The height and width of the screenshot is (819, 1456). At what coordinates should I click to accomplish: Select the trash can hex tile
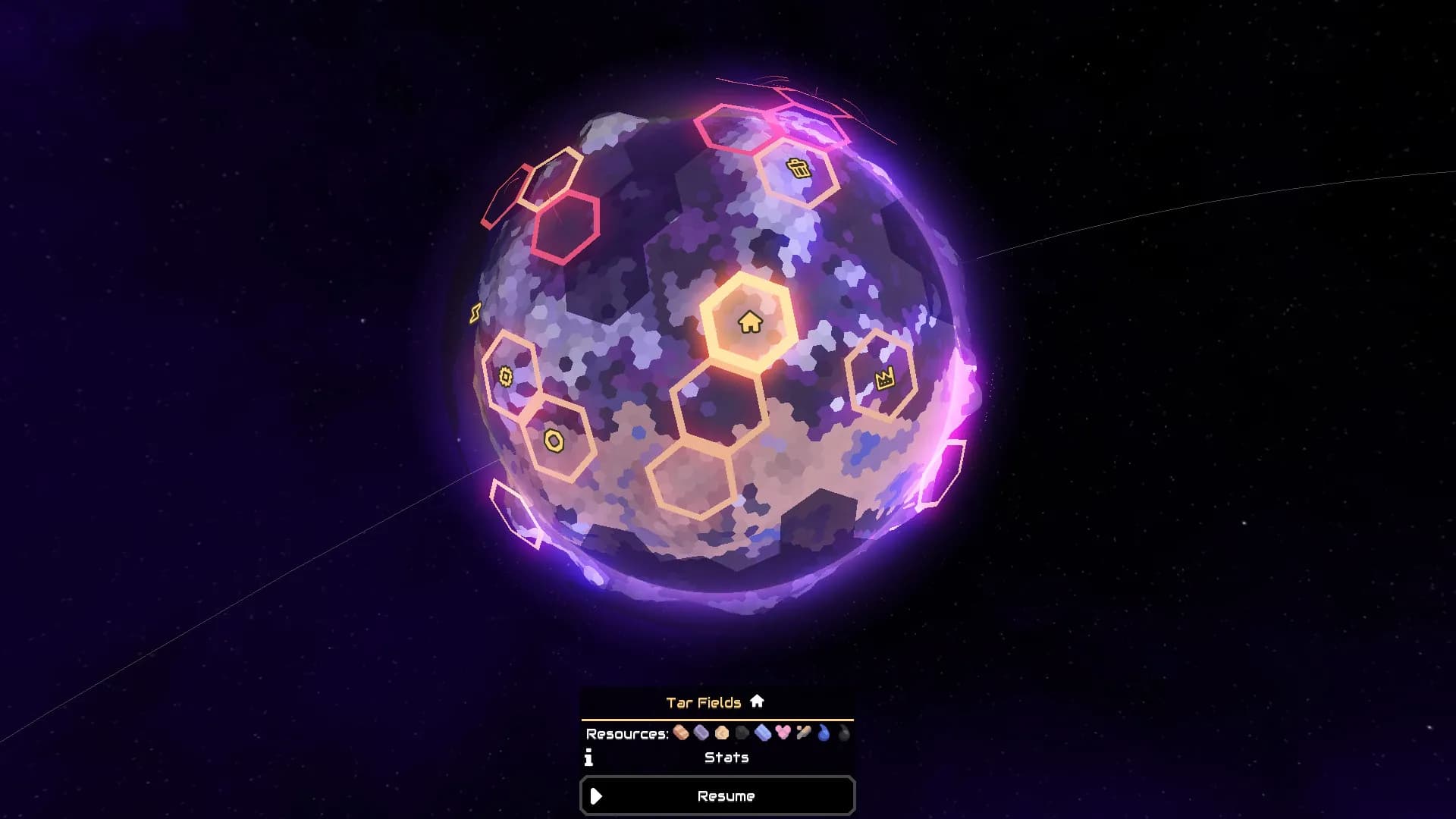(798, 168)
